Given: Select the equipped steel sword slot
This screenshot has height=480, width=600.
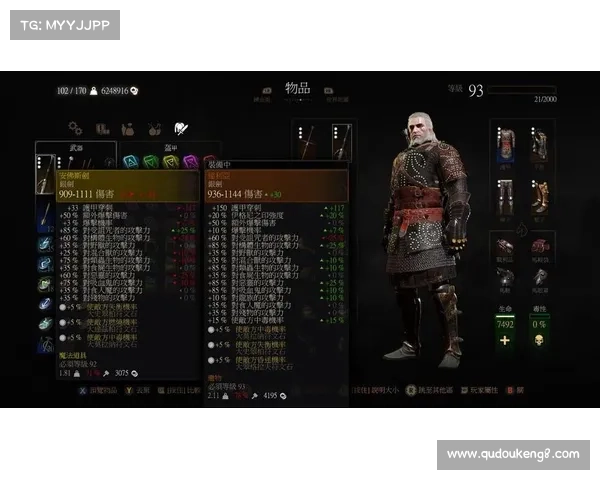Looking at the screenshot, I should 310,143.
